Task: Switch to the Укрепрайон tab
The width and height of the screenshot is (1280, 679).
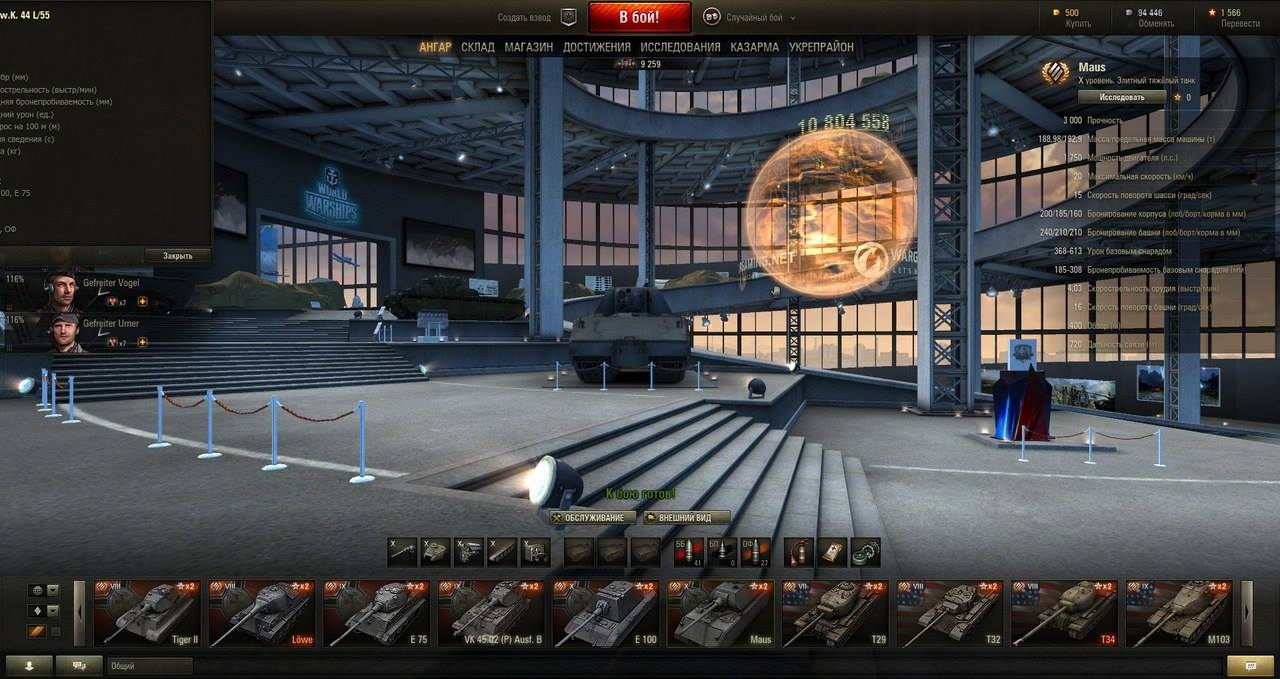Action: 821,47
